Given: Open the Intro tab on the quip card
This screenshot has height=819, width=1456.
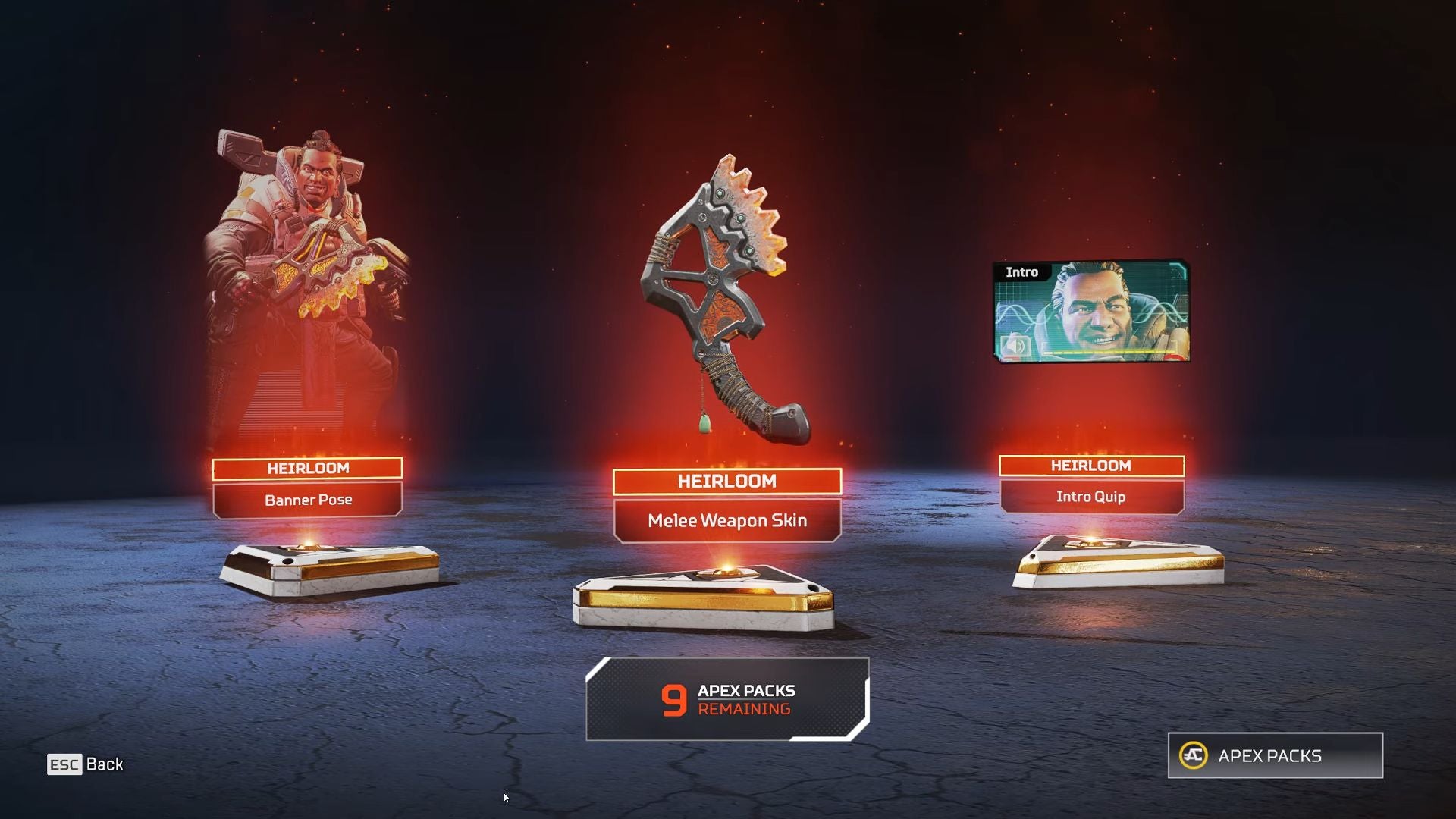Looking at the screenshot, I should (1023, 272).
